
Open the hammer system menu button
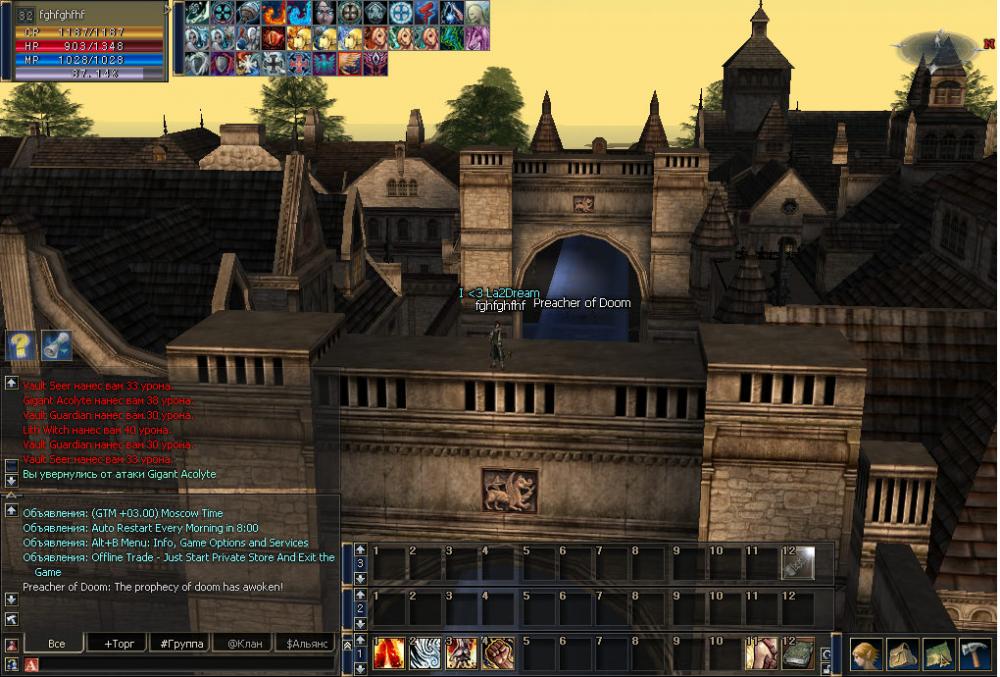[975, 654]
